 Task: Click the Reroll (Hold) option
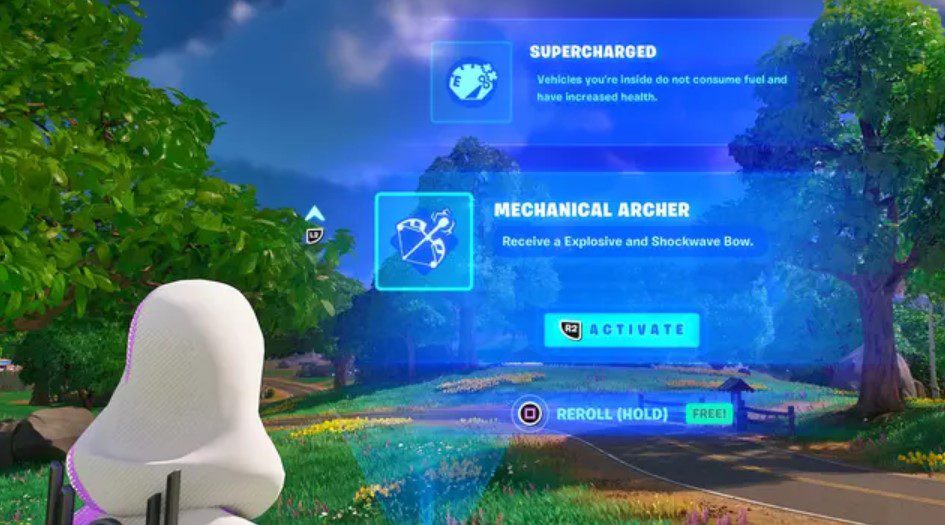click(610, 413)
